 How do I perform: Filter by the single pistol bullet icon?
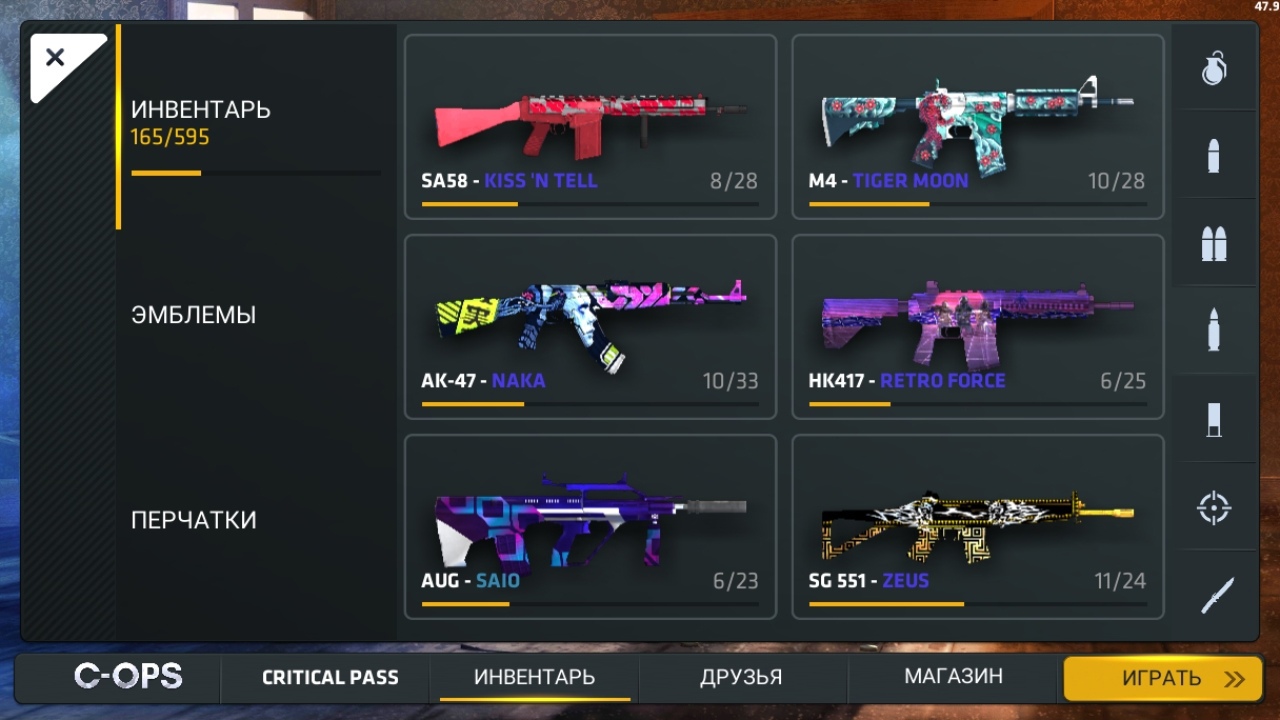pos(1214,156)
